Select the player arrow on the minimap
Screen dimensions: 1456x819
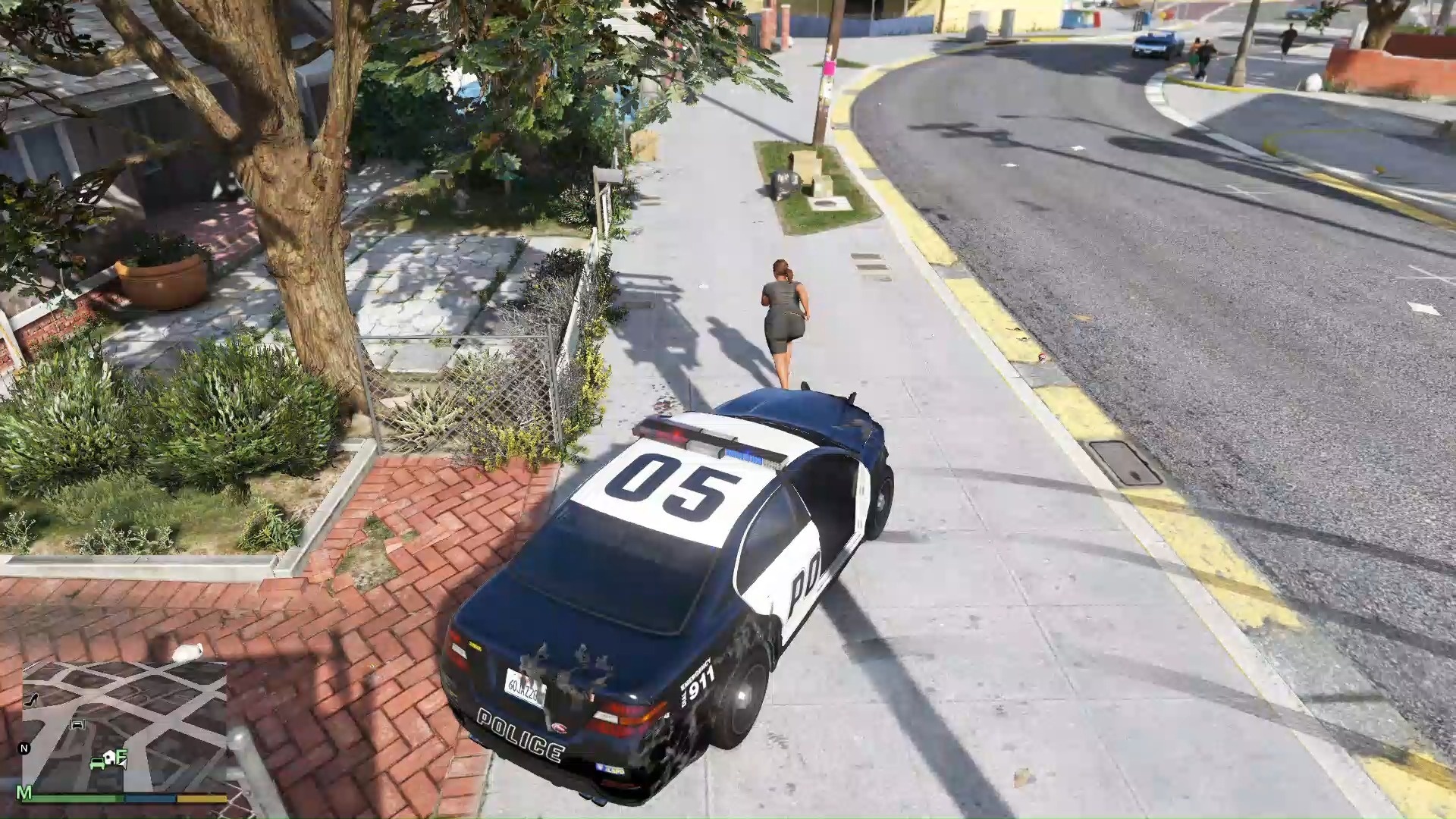coord(122,764)
